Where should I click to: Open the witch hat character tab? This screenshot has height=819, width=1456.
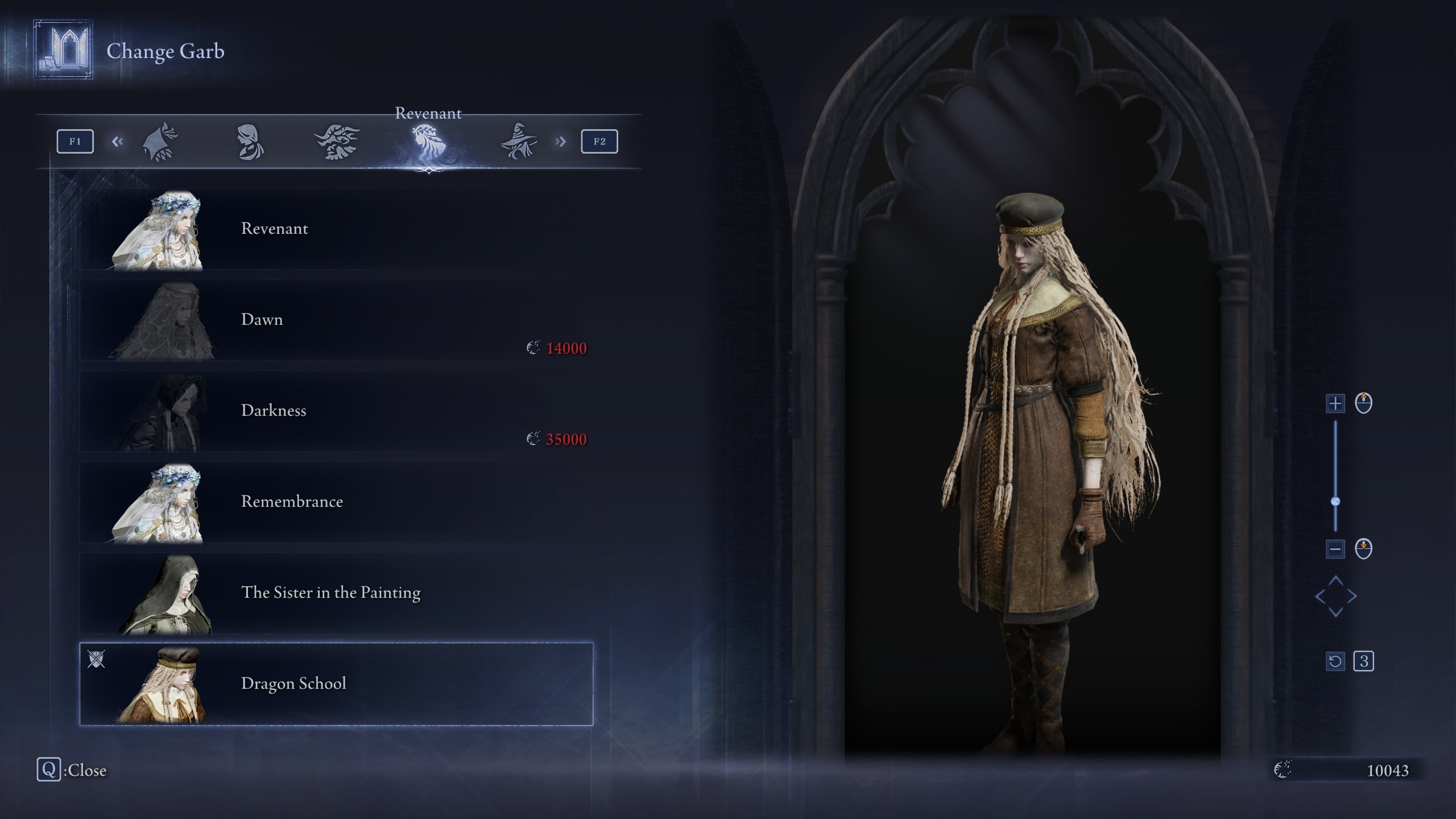click(x=519, y=142)
